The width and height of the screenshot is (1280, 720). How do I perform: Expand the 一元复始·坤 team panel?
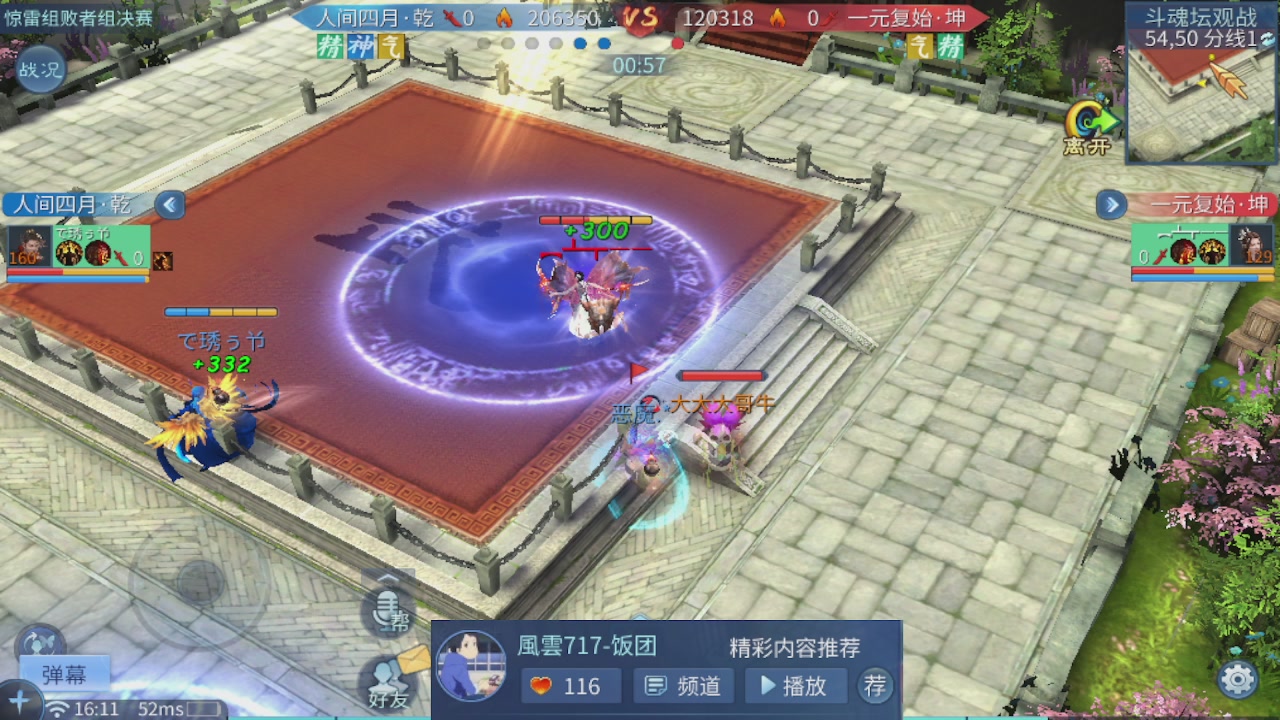(x=1111, y=205)
